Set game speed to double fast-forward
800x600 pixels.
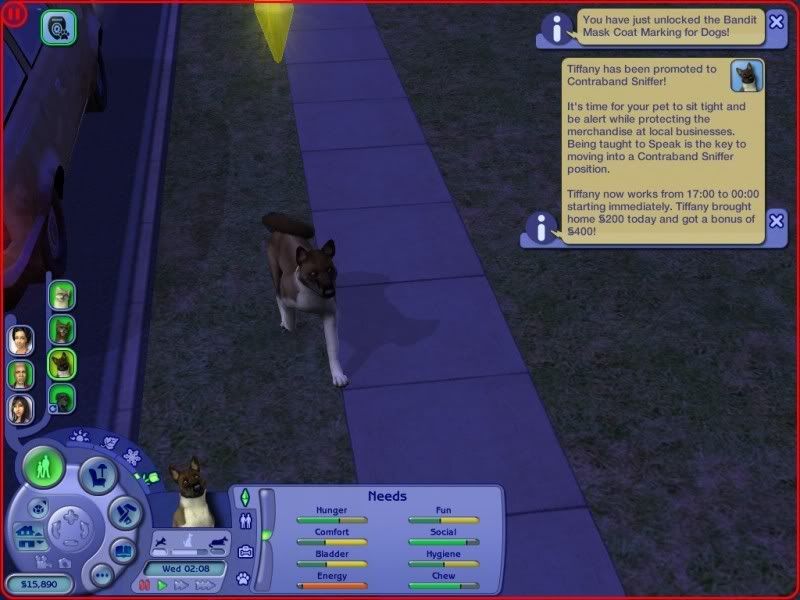(x=180, y=585)
